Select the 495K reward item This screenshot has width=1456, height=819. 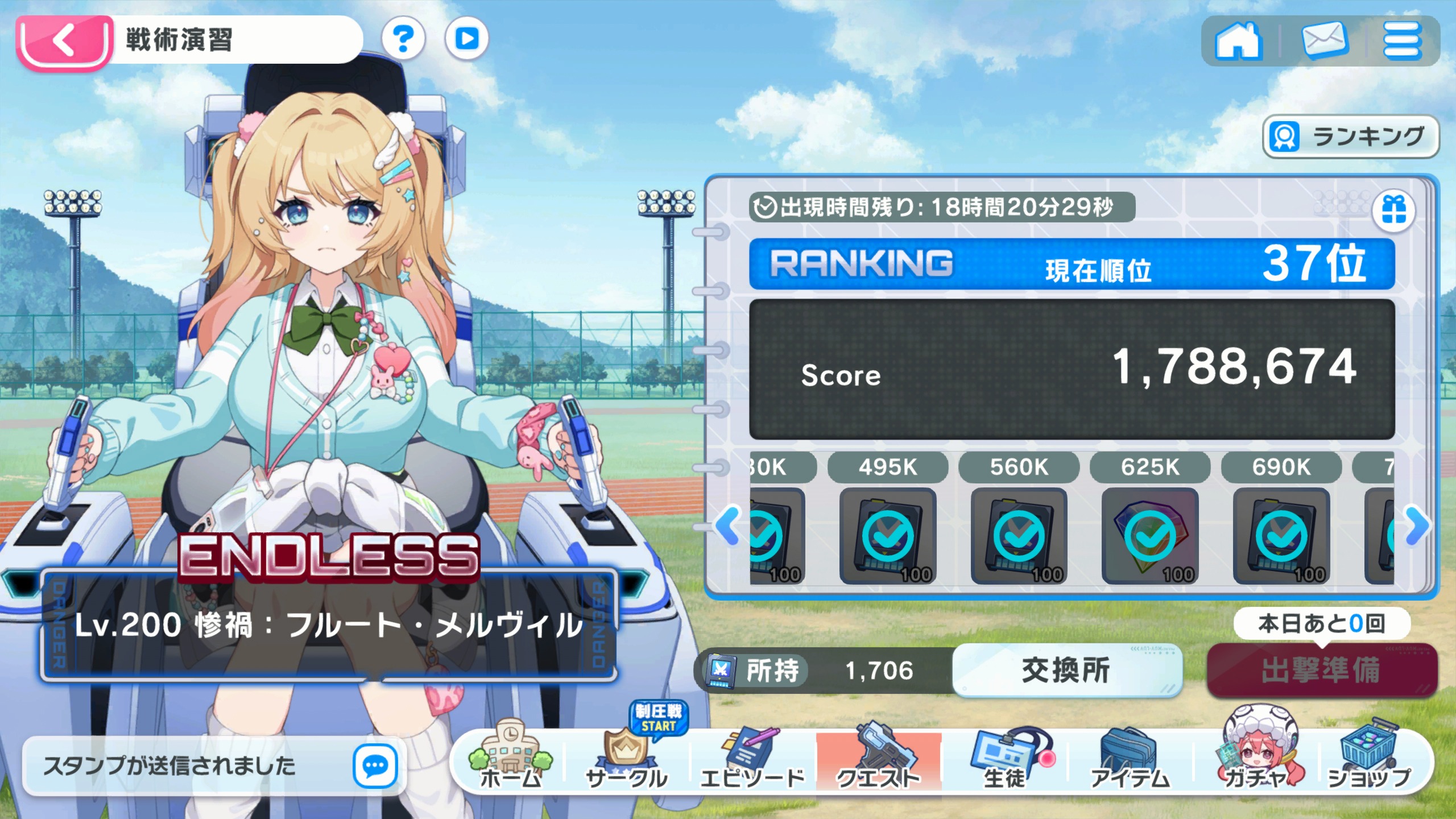tap(888, 536)
